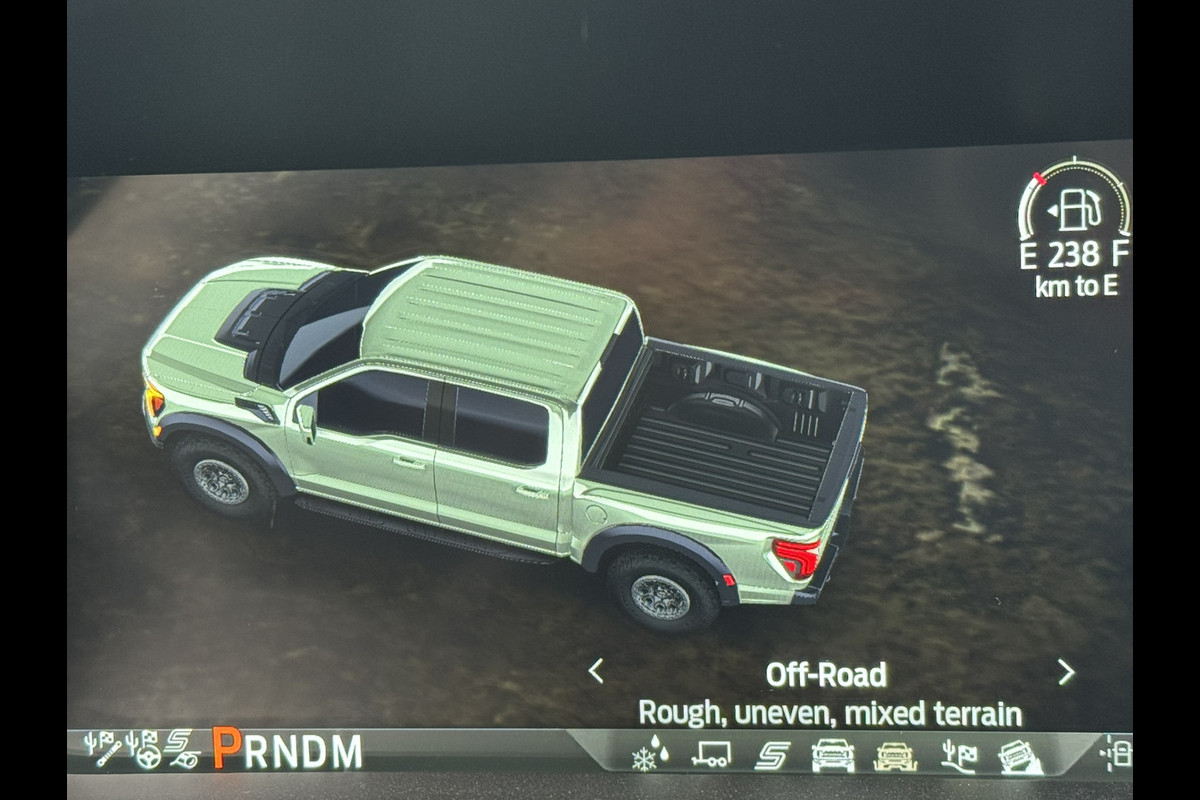Image resolution: width=1200 pixels, height=800 pixels.
Task: Activate the Sport mode S icon
Action: pyautogui.click(x=772, y=754)
